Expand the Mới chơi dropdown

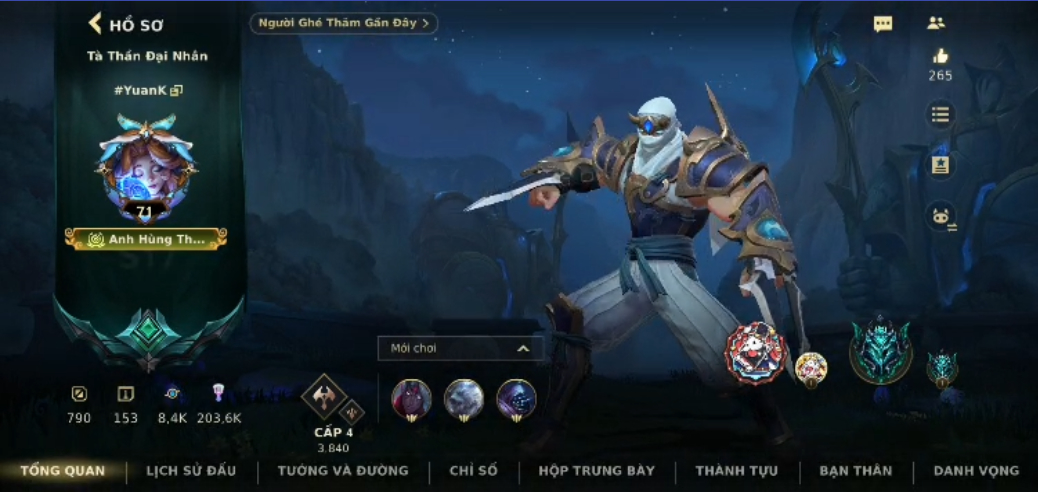460,348
